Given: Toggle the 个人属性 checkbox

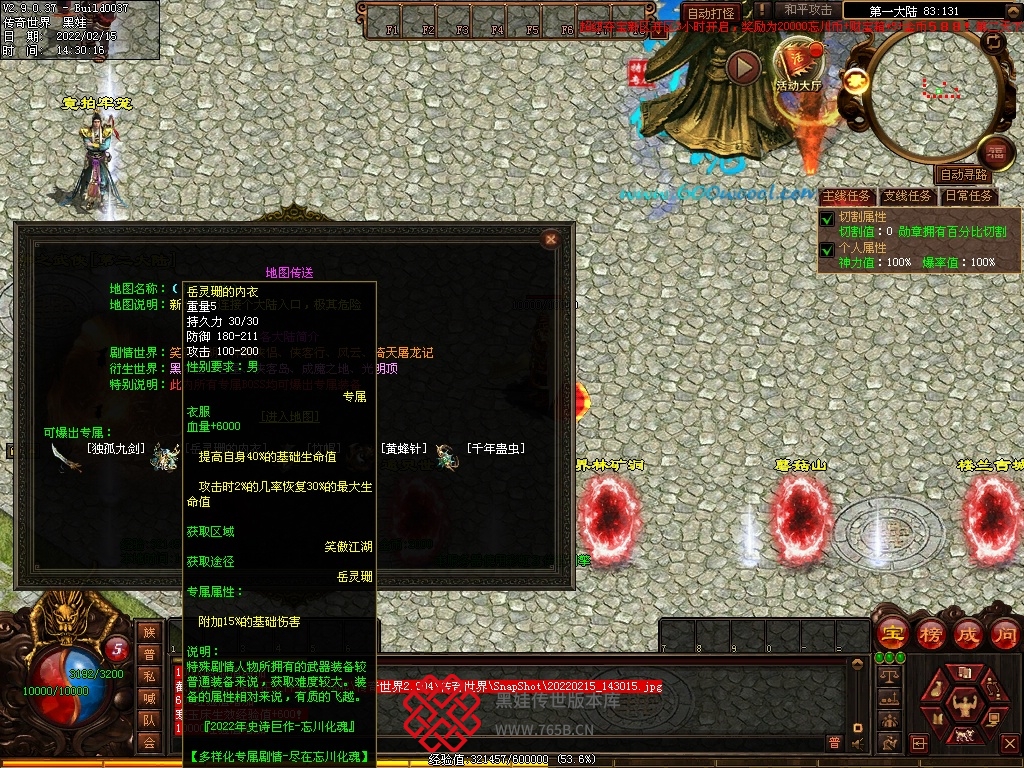Looking at the screenshot, I should [x=827, y=250].
